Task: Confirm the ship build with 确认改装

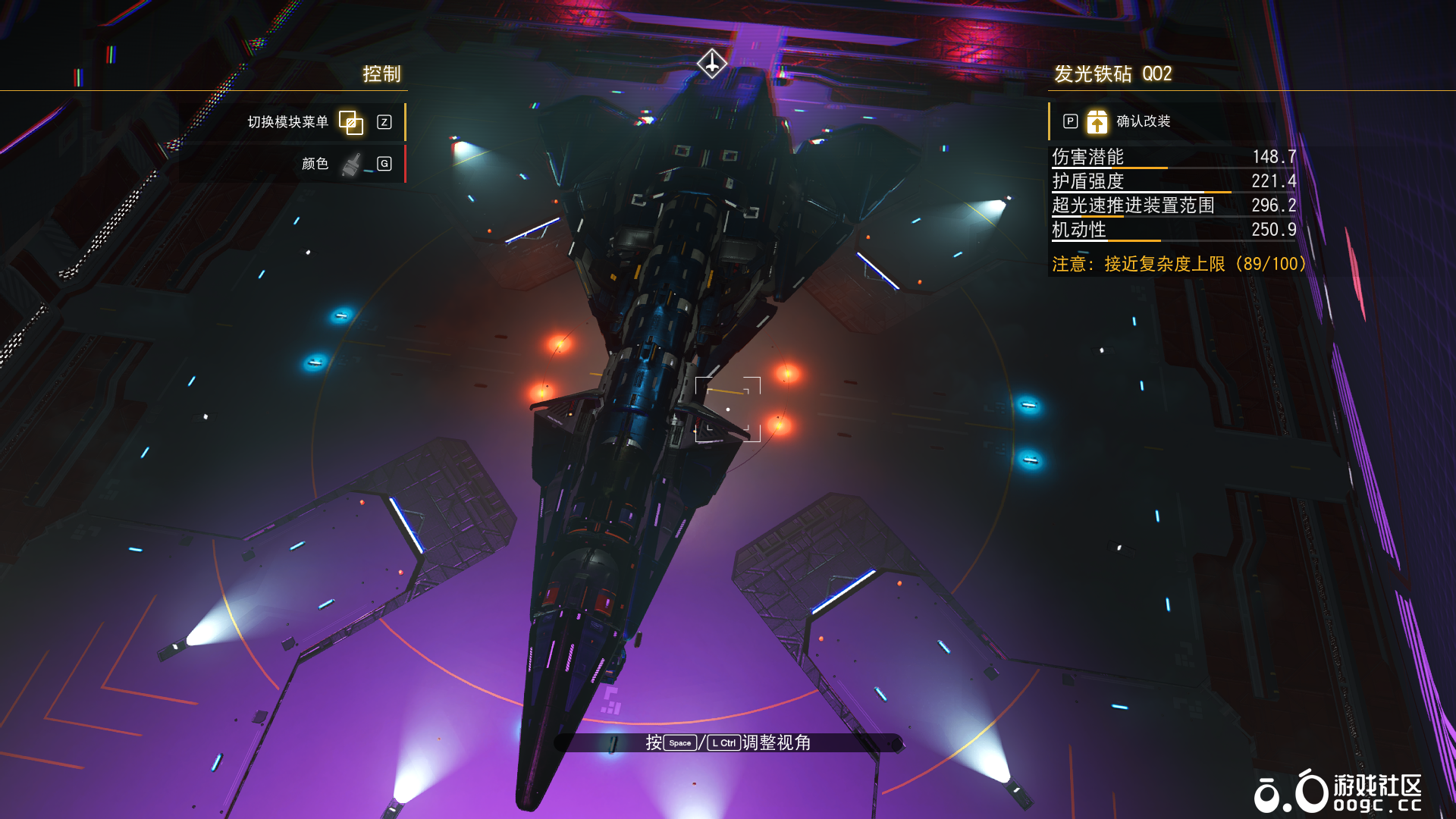Action: (x=1142, y=121)
